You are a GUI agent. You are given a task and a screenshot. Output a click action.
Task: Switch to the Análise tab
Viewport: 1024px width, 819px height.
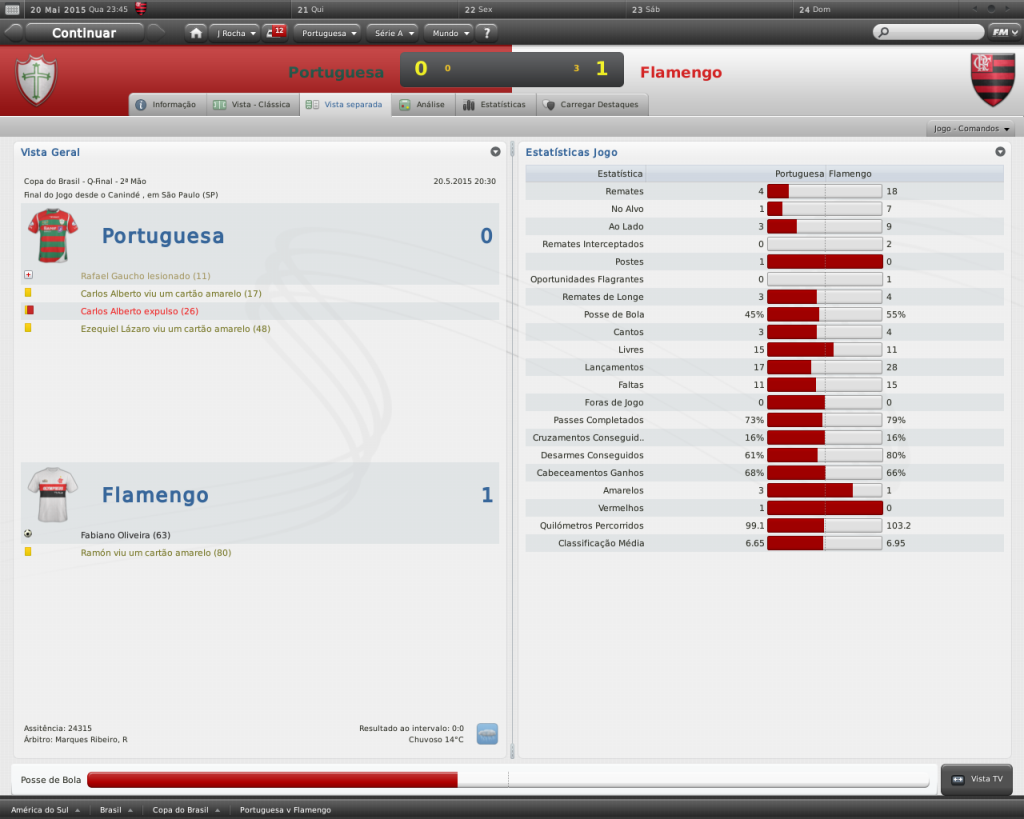click(x=423, y=104)
